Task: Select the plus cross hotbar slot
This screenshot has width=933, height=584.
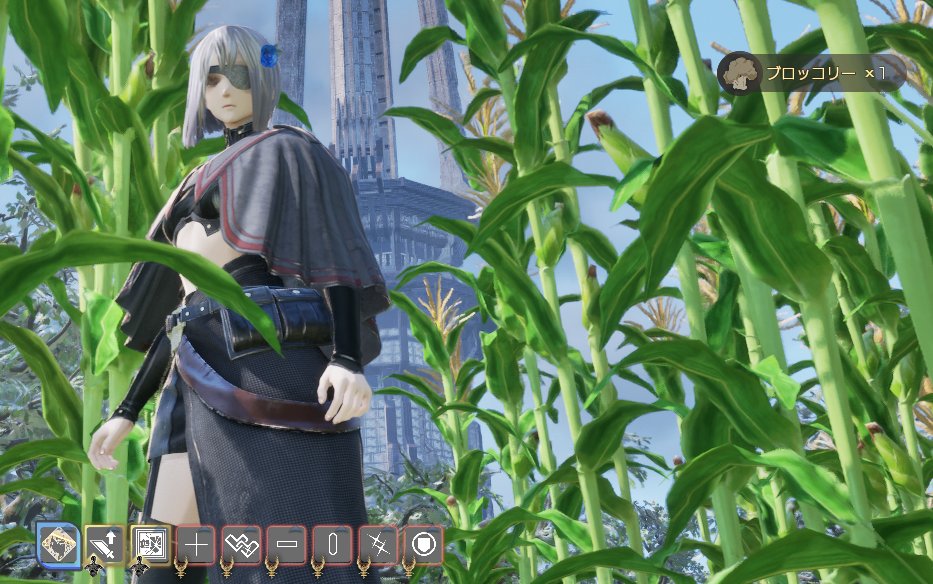Action: 196,545
